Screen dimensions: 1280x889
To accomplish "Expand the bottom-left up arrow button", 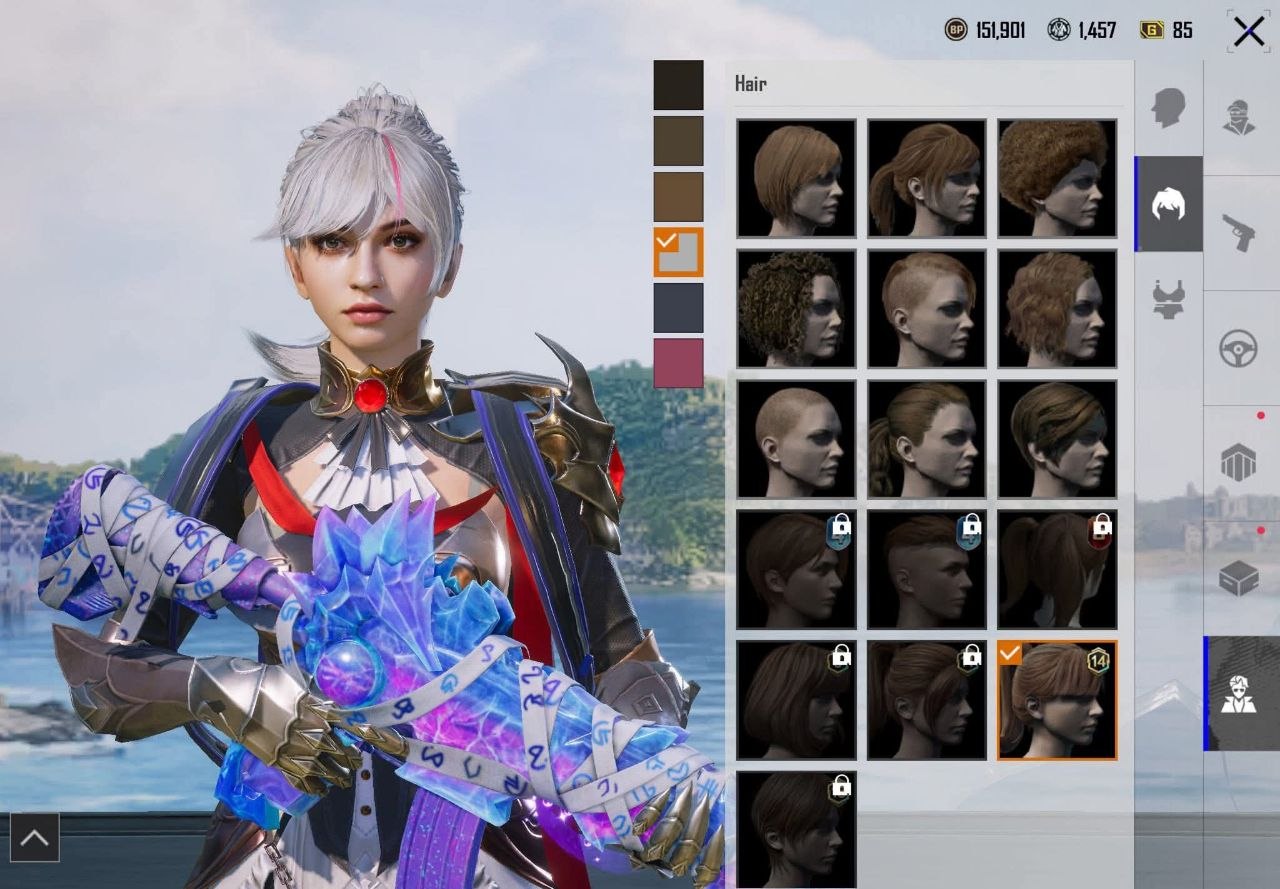I will tap(34, 838).
